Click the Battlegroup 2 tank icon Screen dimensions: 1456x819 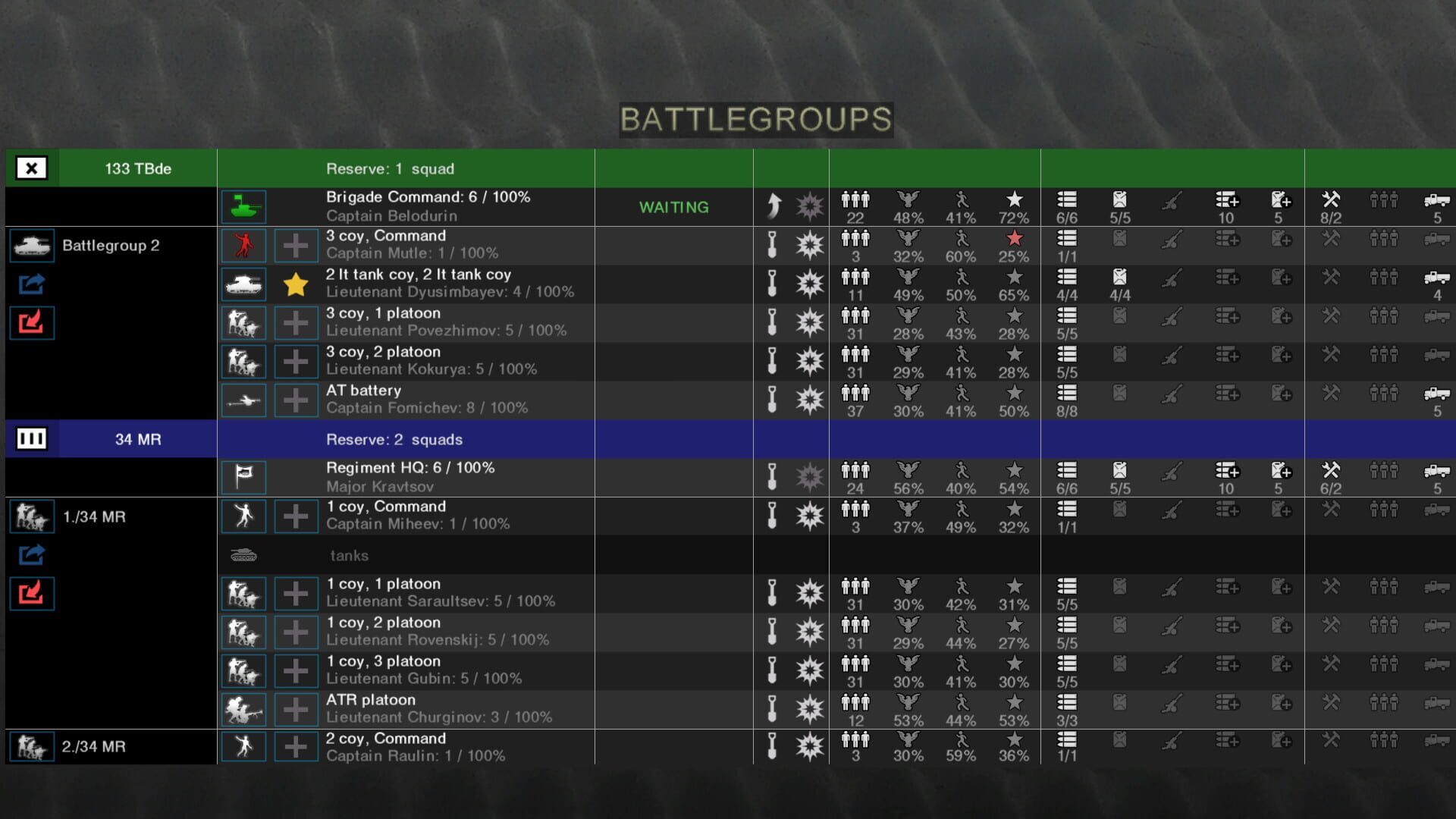(x=31, y=245)
